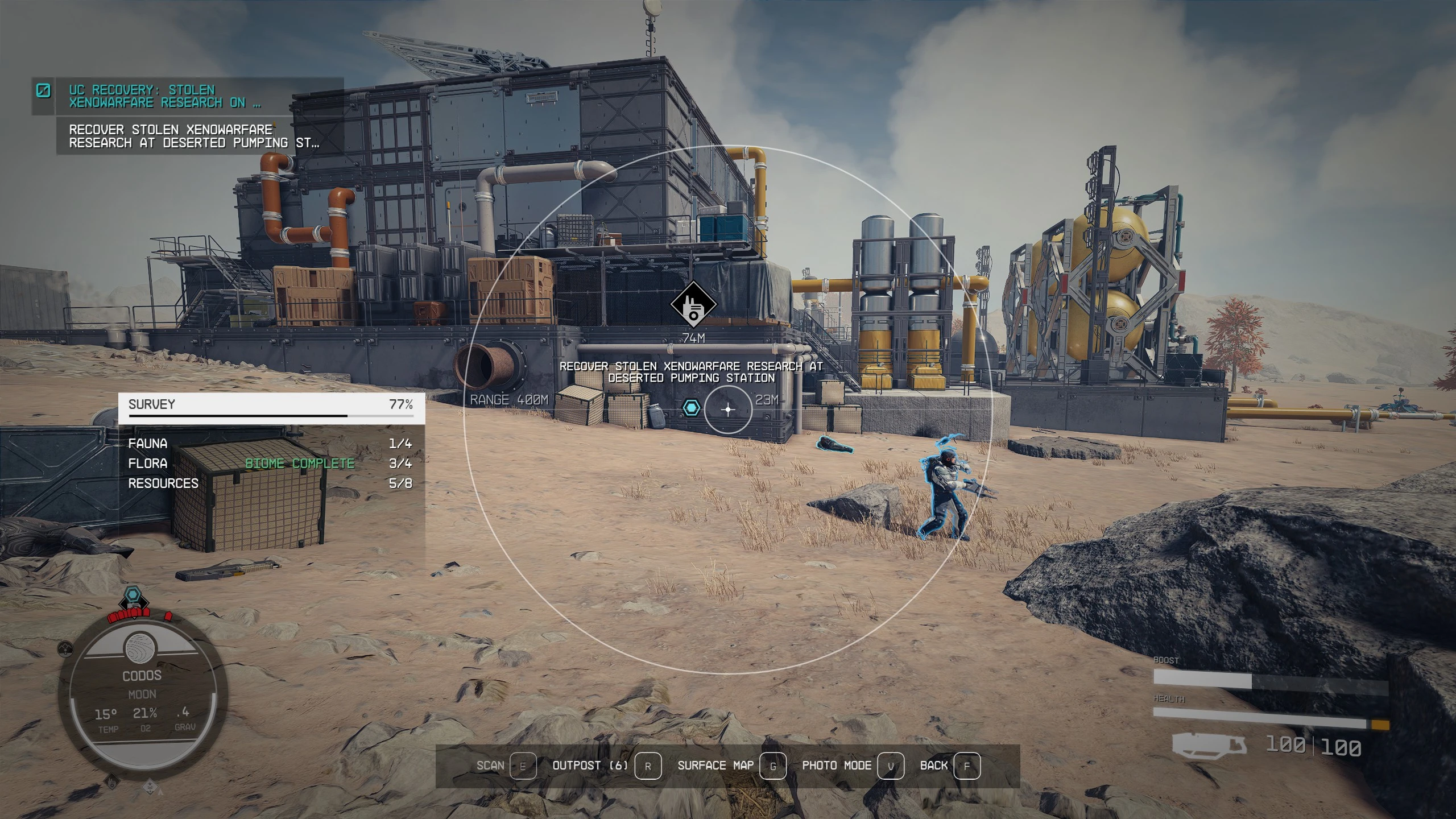The height and width of the screenshot is (819, 1456).
Task: Select the Flora survey row
Action: pyautogui.click(x=270, y=464)
